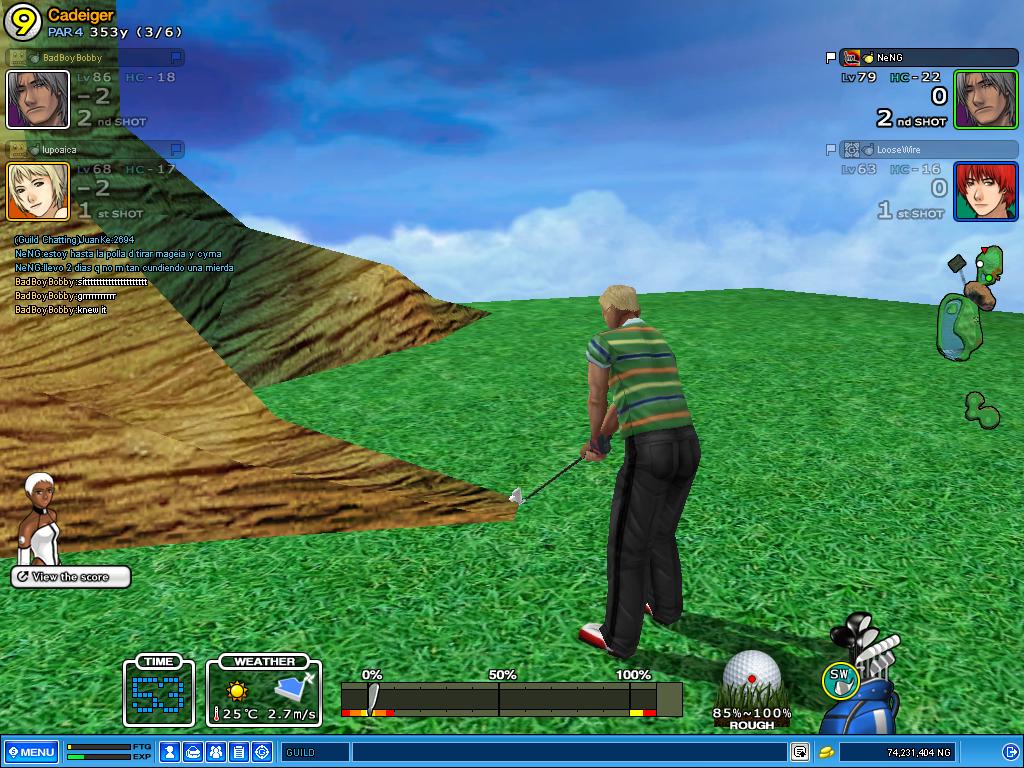Select the GUILD chat channel selector
The height and width of the screenshot is (768, 1024).
click(x=315, y=752)
